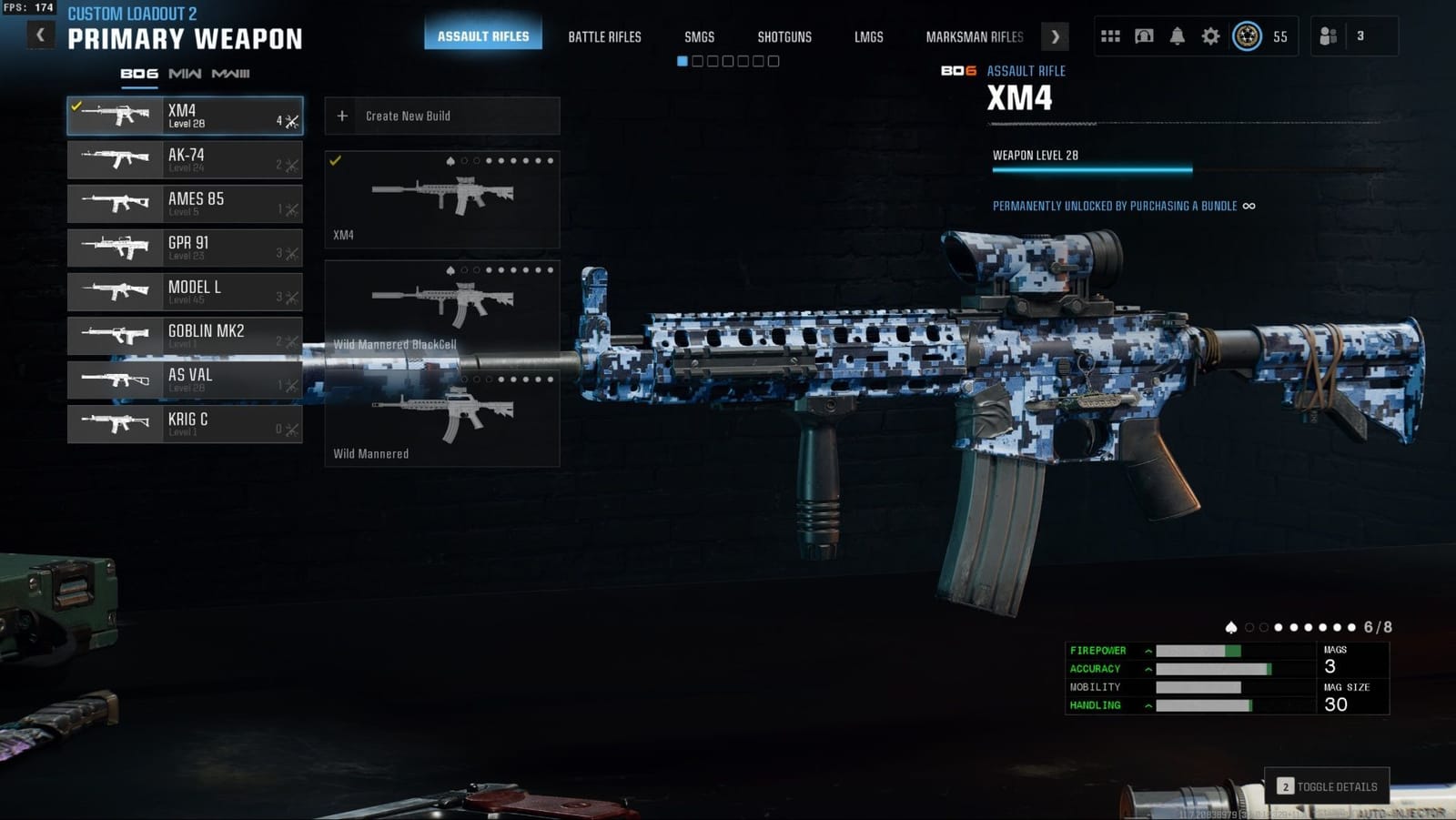Open the friends/social icon showing 3
Image resolution: width=1456 pixels, height=820 pixels.
point(1328,35)
